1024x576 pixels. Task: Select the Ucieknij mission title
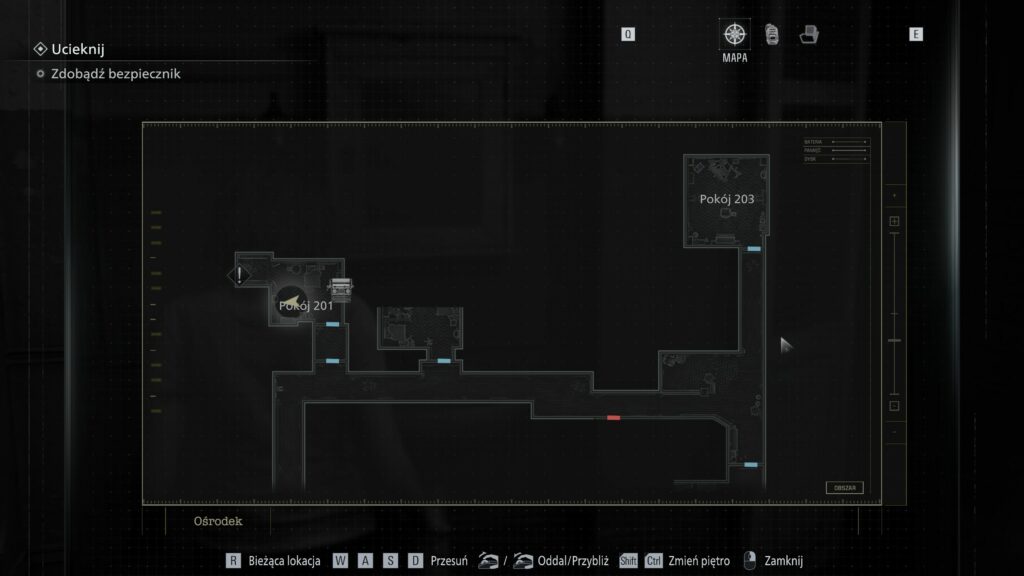click(78, 48)
